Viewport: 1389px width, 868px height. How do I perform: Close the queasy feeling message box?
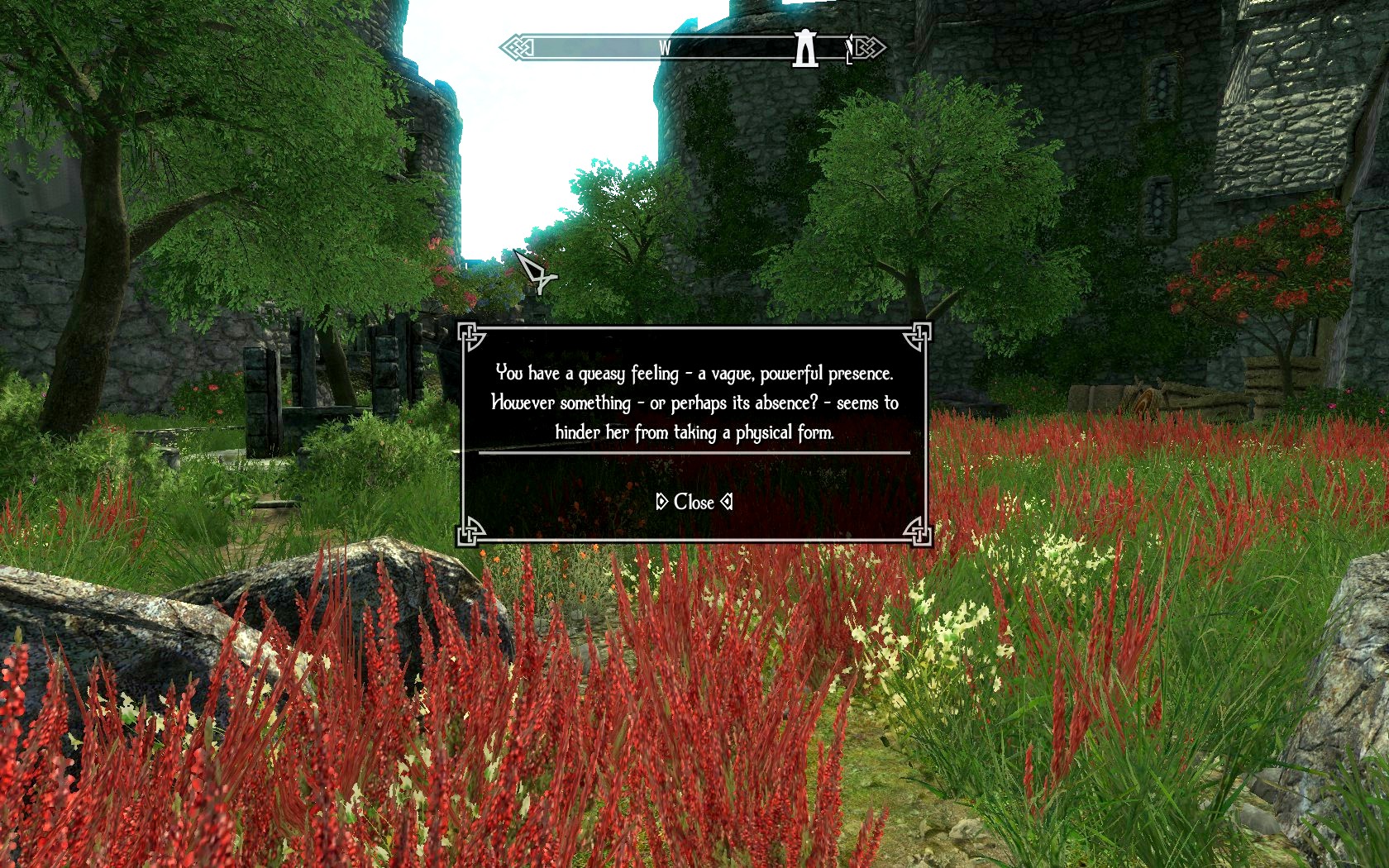point(694,502)
